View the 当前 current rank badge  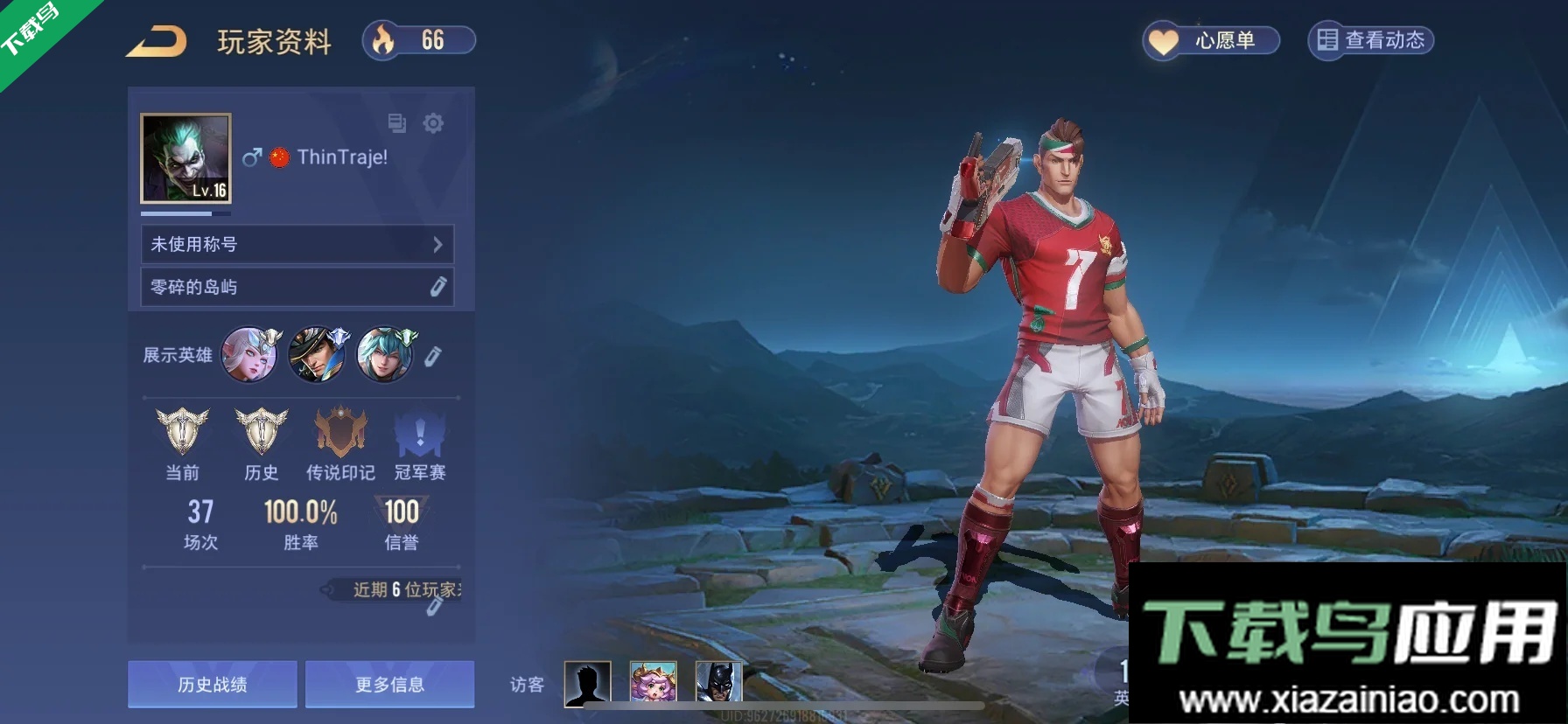click(182, 432)
